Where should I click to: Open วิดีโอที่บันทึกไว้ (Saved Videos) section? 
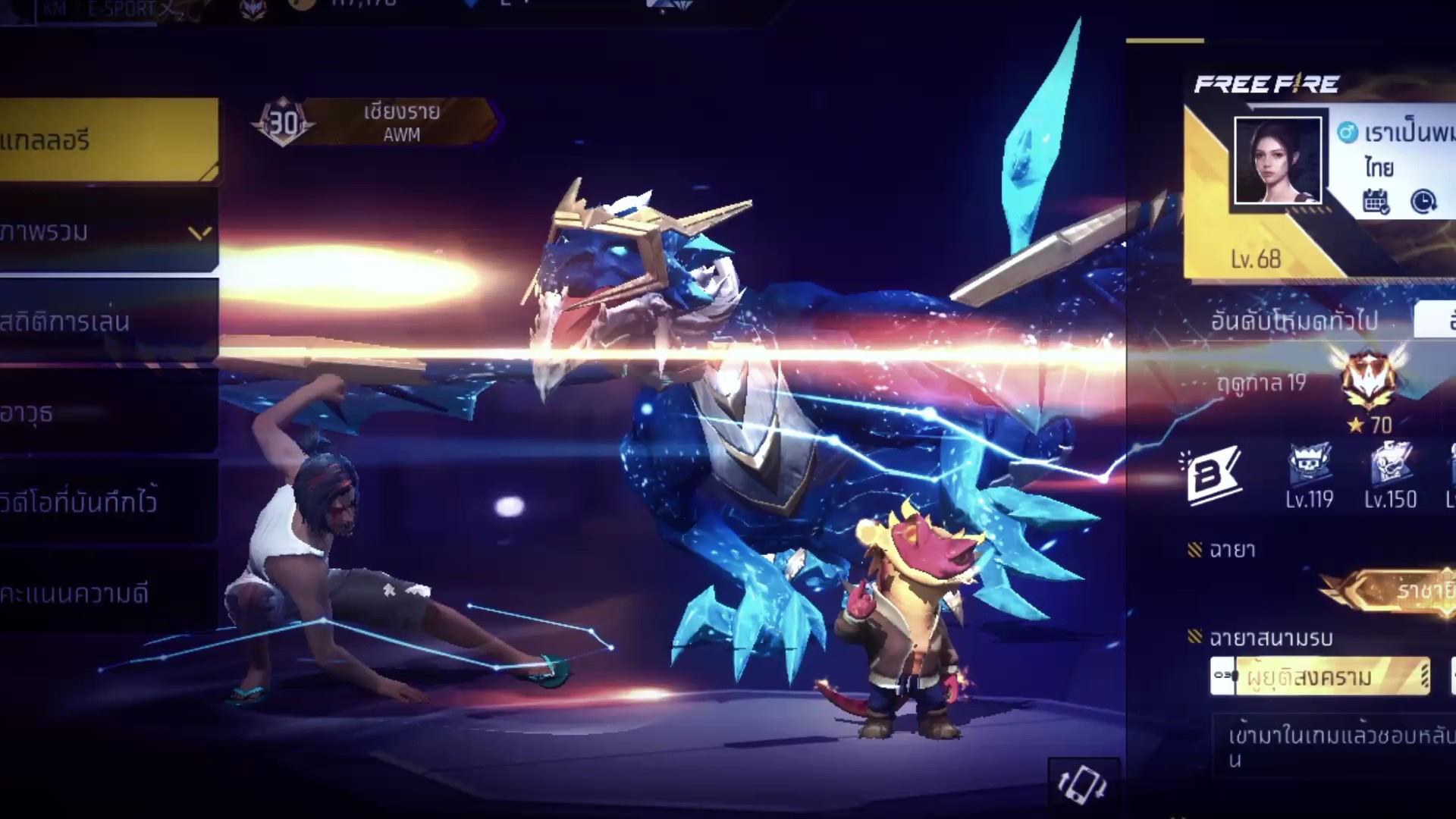106,502
